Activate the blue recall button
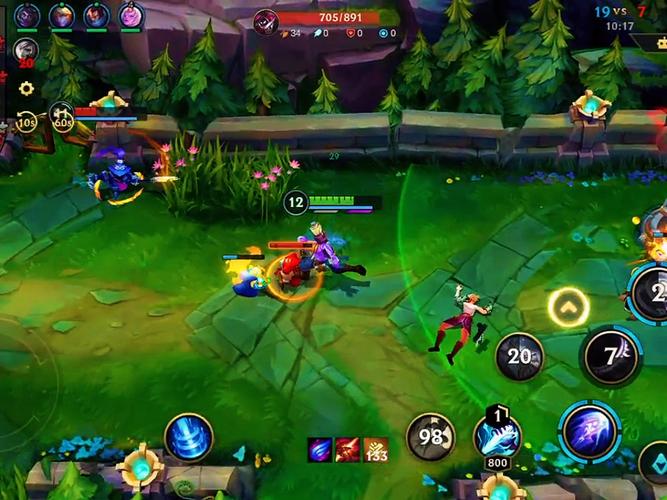Viewport: 667px width, 500px height. 188,437
